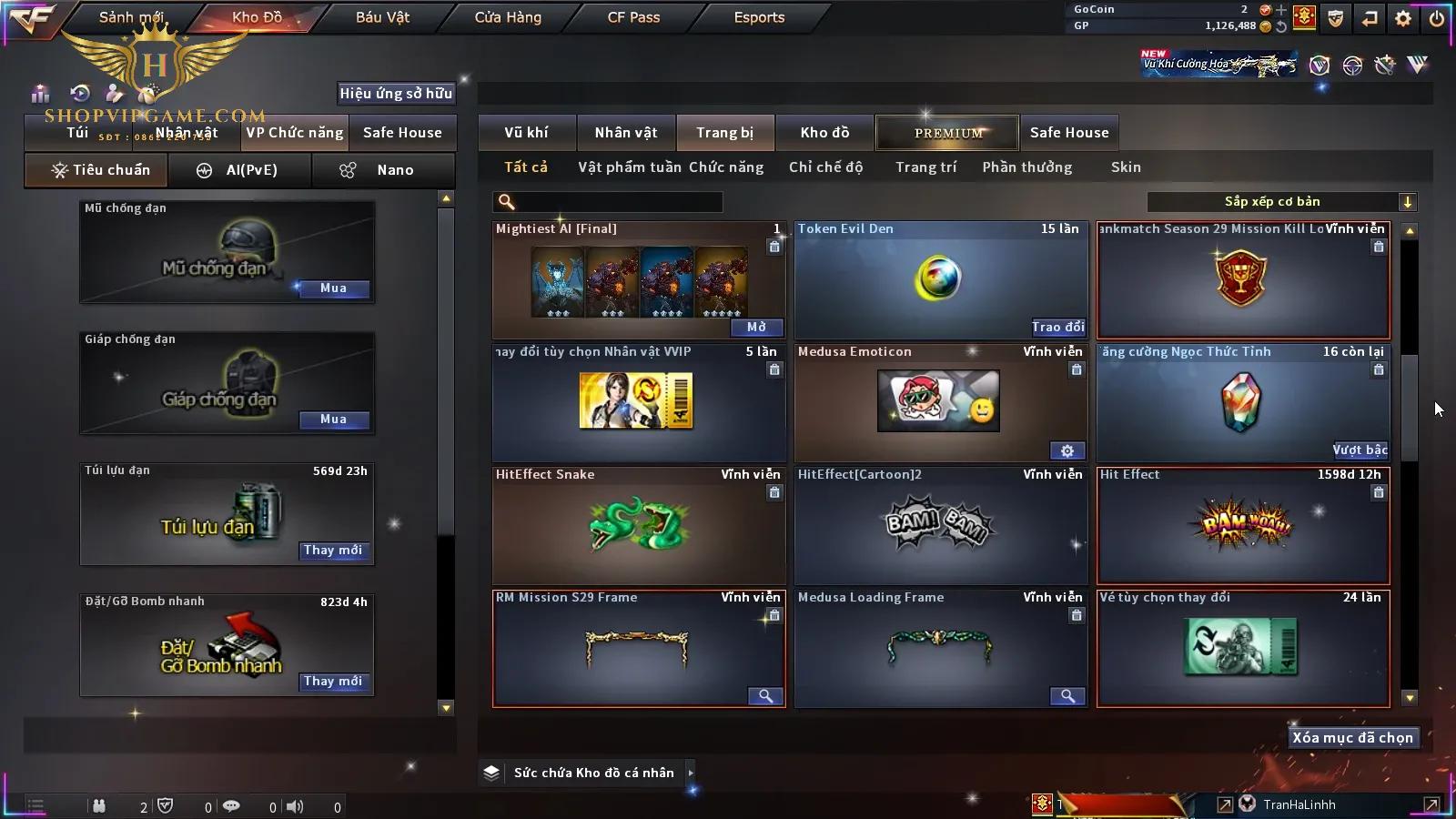Screen dimensions: 1456x819
Task: Open the CF Pass menu
Action: (633, 17)
